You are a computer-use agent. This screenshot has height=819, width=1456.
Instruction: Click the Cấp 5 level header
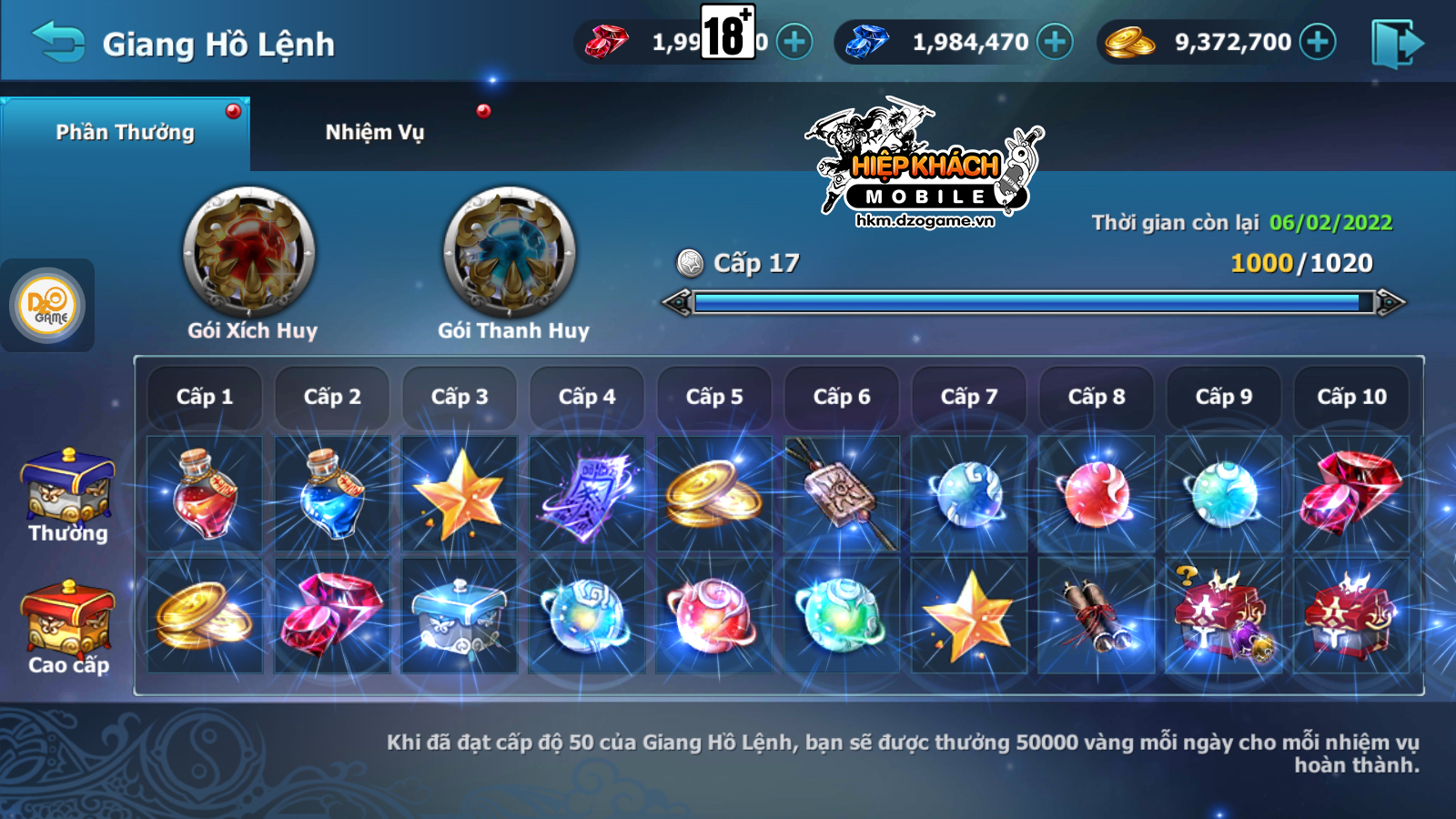point(714,397)
